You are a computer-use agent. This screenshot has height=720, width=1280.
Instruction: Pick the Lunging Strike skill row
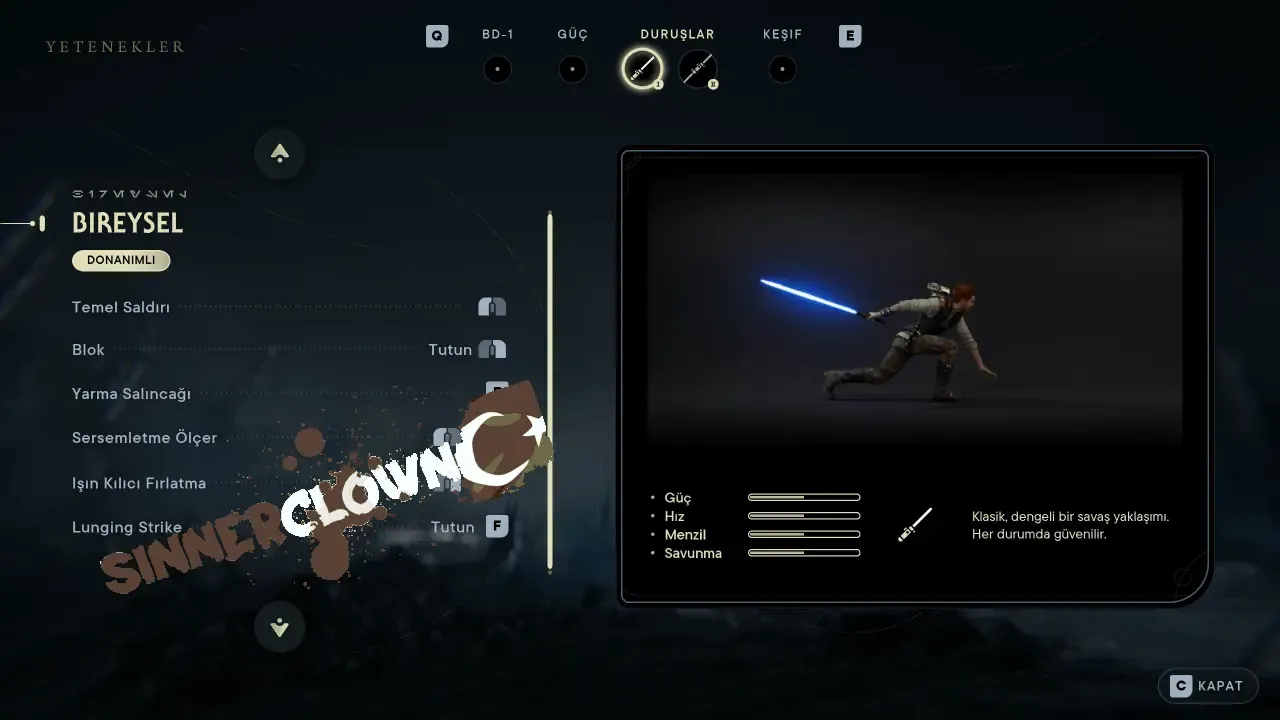(127, 527)
